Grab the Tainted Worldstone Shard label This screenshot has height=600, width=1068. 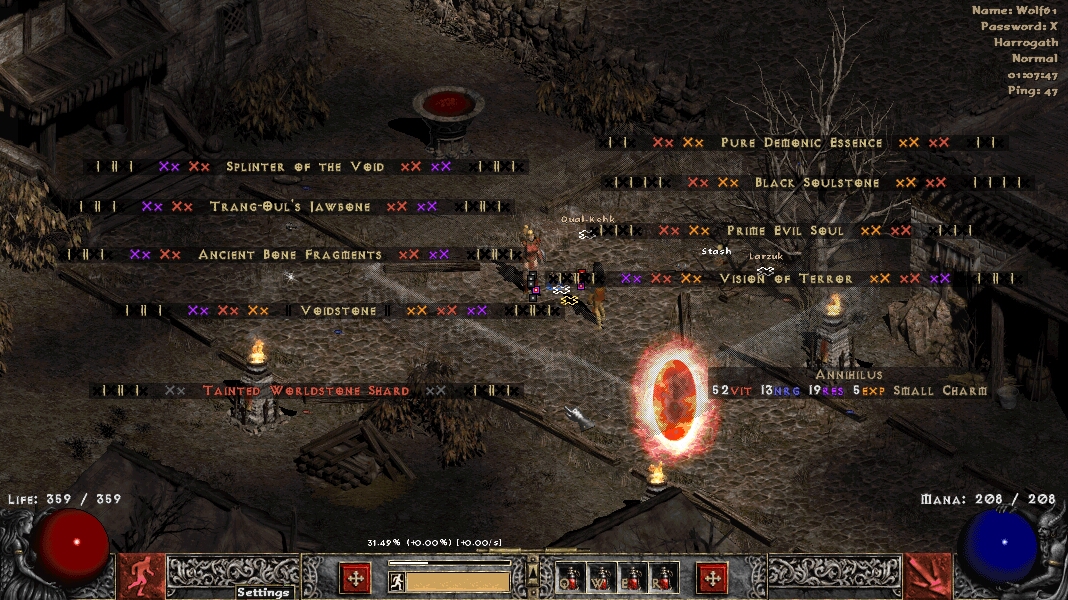point(306,391)
